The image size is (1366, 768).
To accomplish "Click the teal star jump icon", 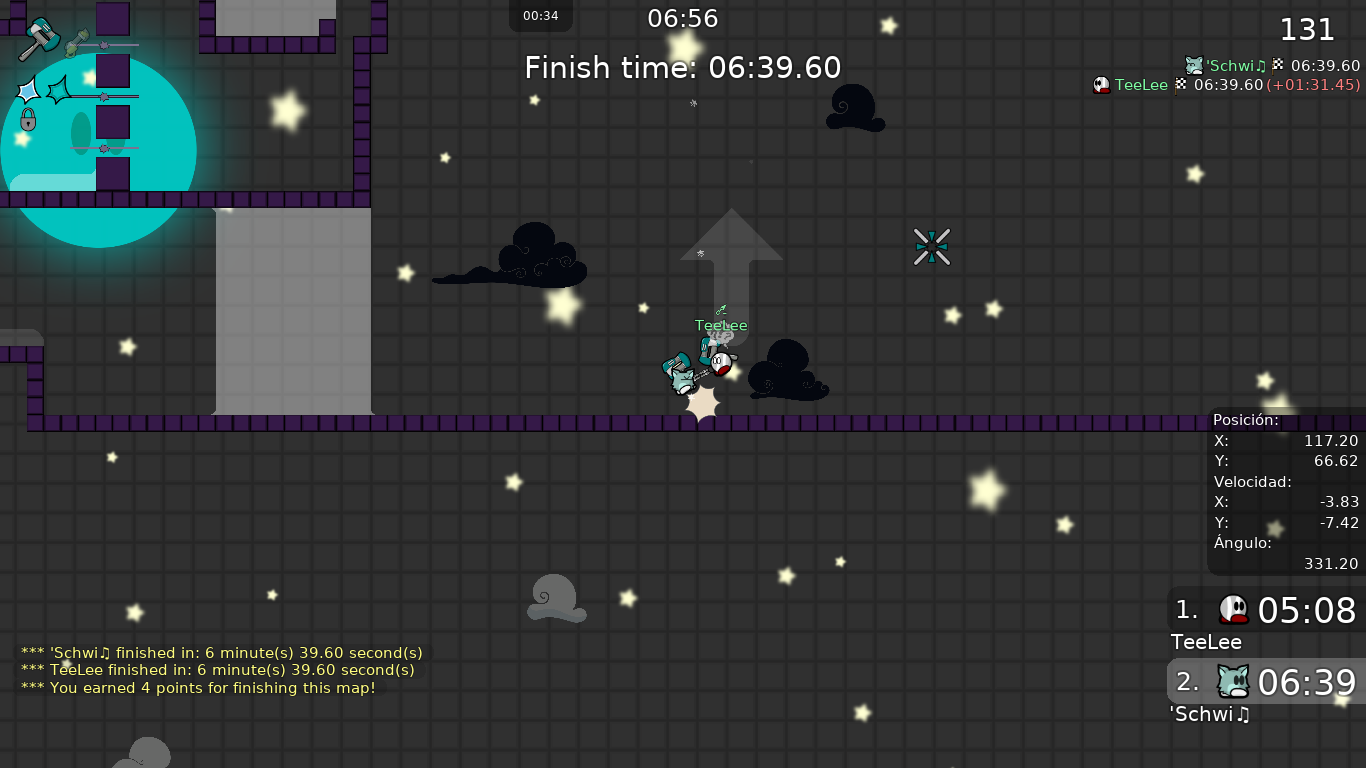I will (x=60, y=90).
